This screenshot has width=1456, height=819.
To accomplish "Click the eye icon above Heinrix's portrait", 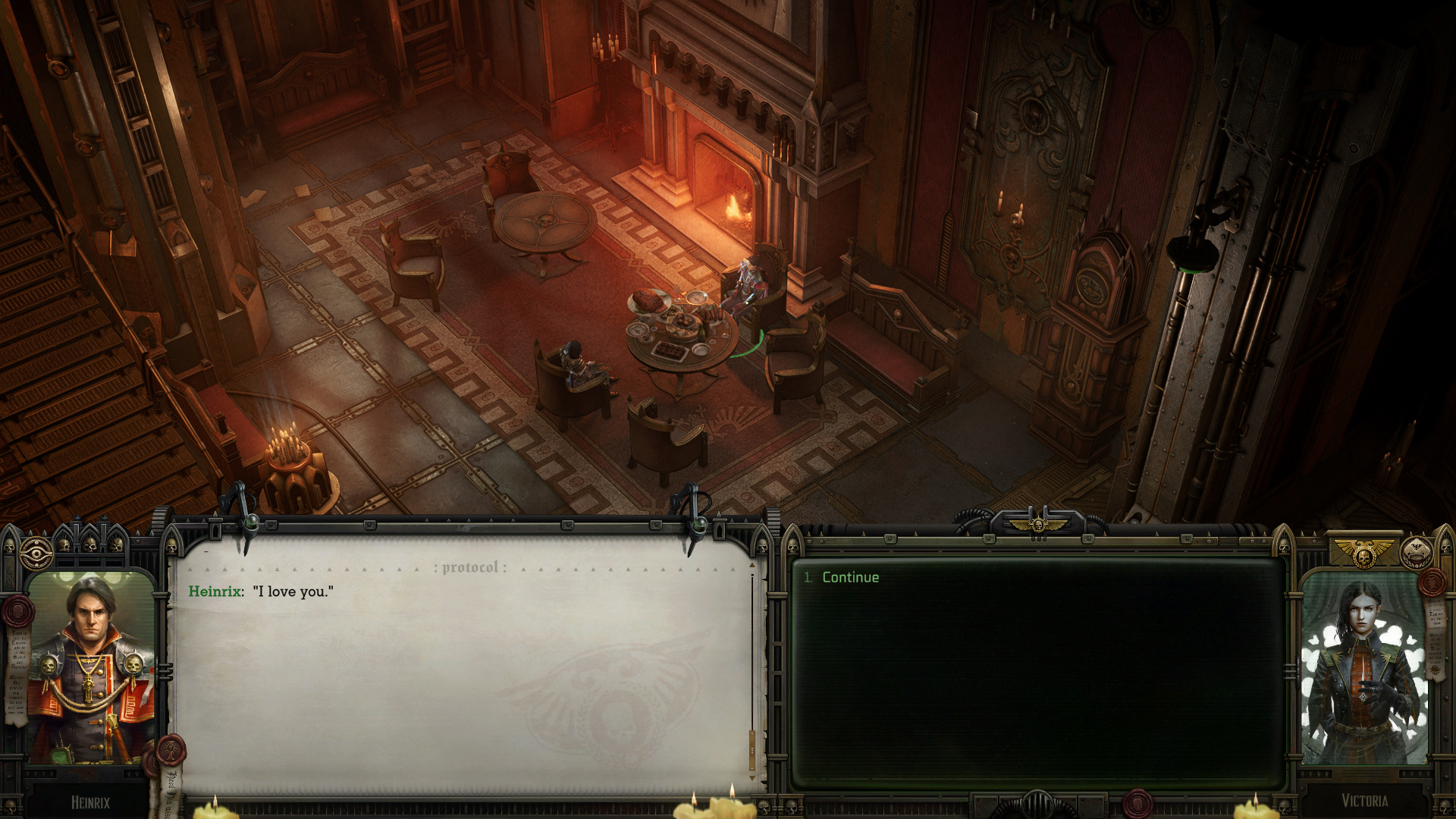I will click(35, 554).
